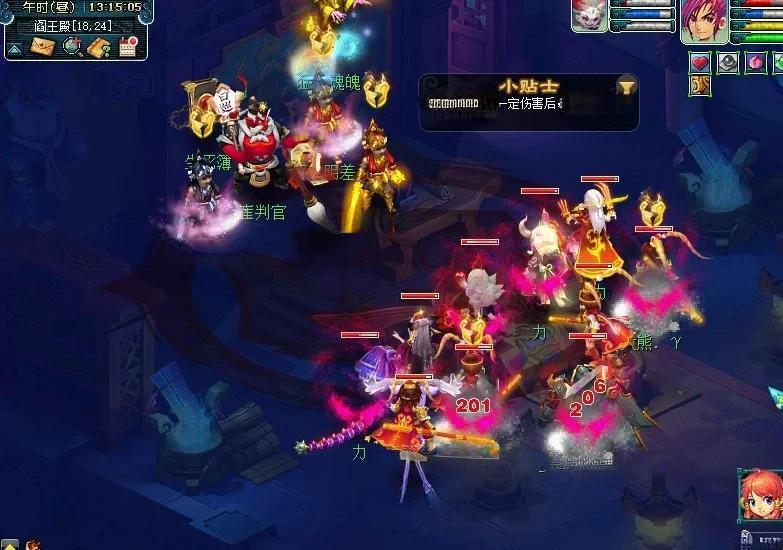The image size is (783, 550).
Task: Open the calendar events icon
Action: point(128,46)
